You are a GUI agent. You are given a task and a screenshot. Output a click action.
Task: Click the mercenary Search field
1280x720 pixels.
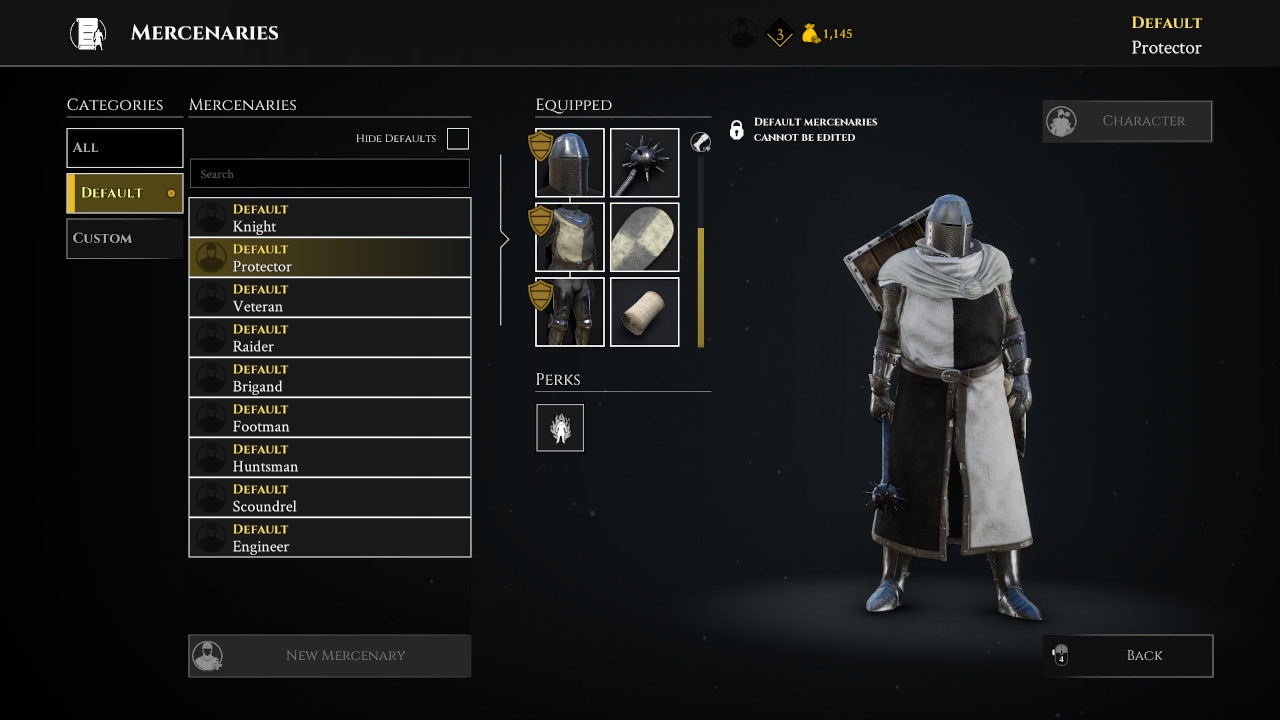pos(330,174)
